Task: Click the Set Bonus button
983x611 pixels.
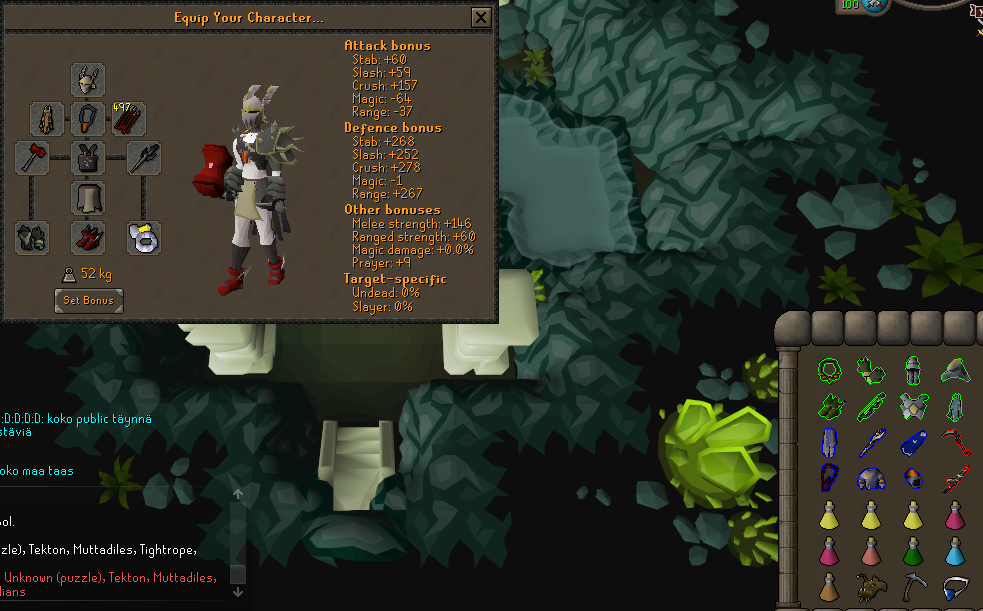Action: click(x=89, y=300)
